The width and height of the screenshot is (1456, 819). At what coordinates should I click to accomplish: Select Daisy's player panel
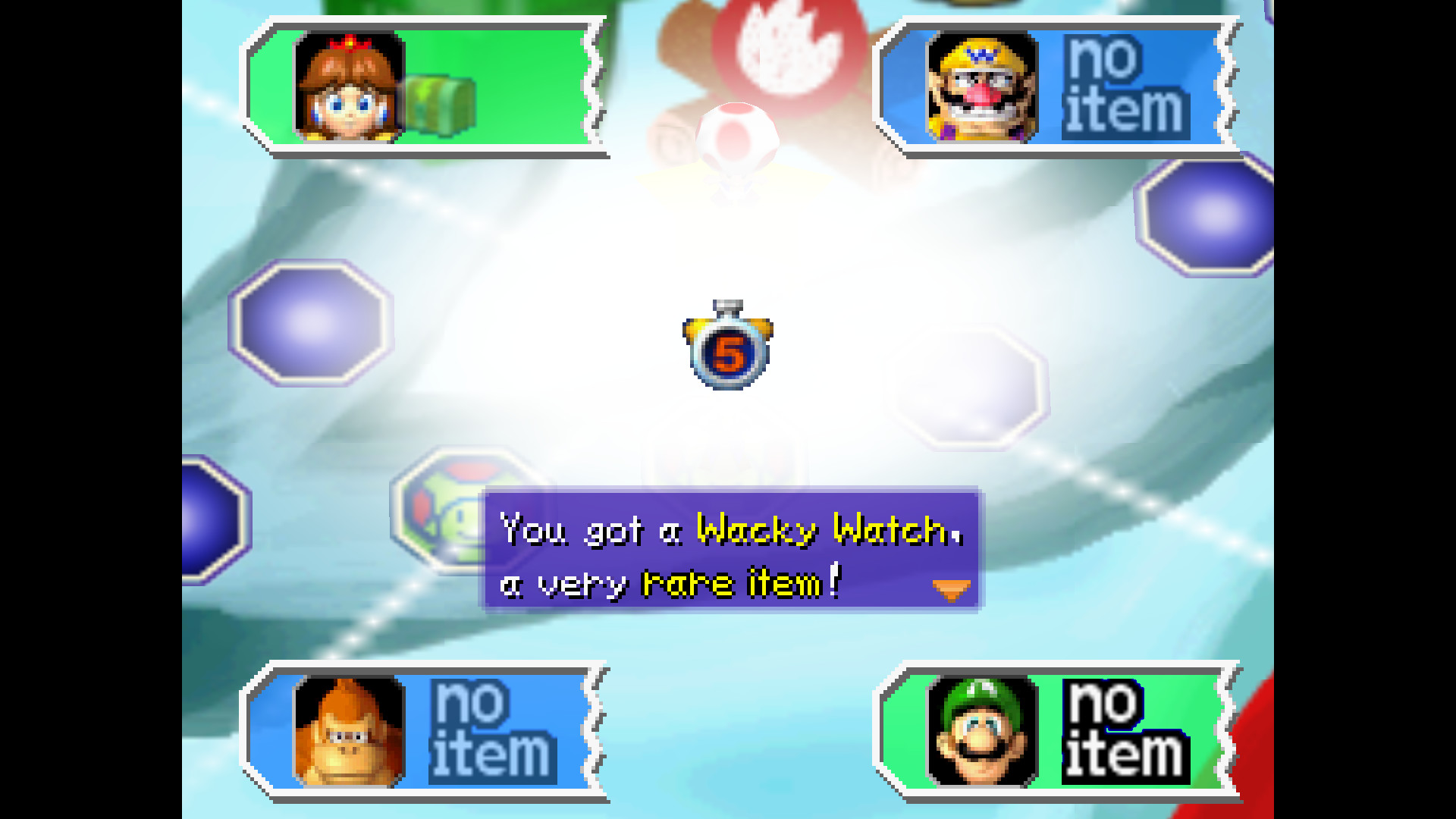click(425, 87)
